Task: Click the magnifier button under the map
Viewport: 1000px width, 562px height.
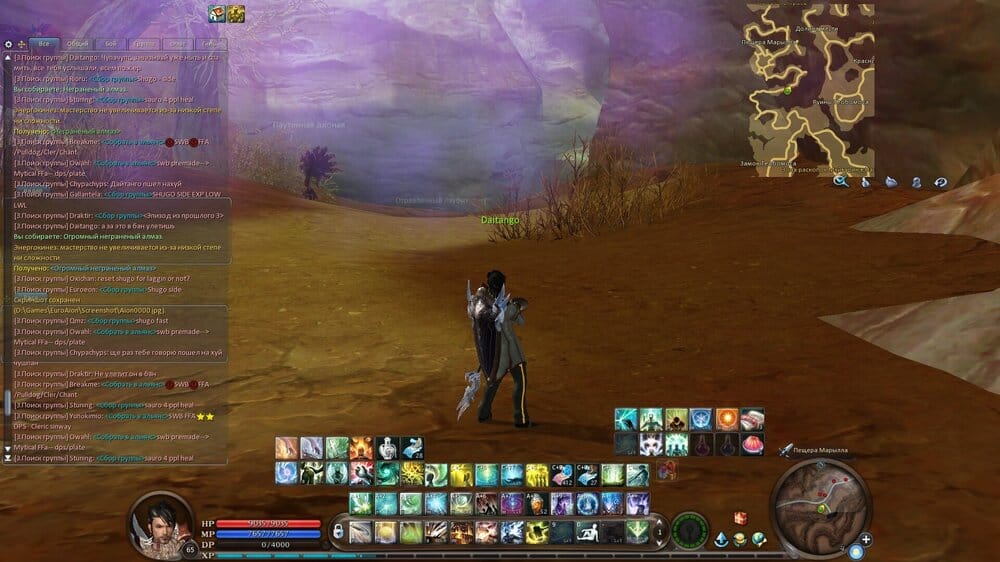Action: point(841,181)
